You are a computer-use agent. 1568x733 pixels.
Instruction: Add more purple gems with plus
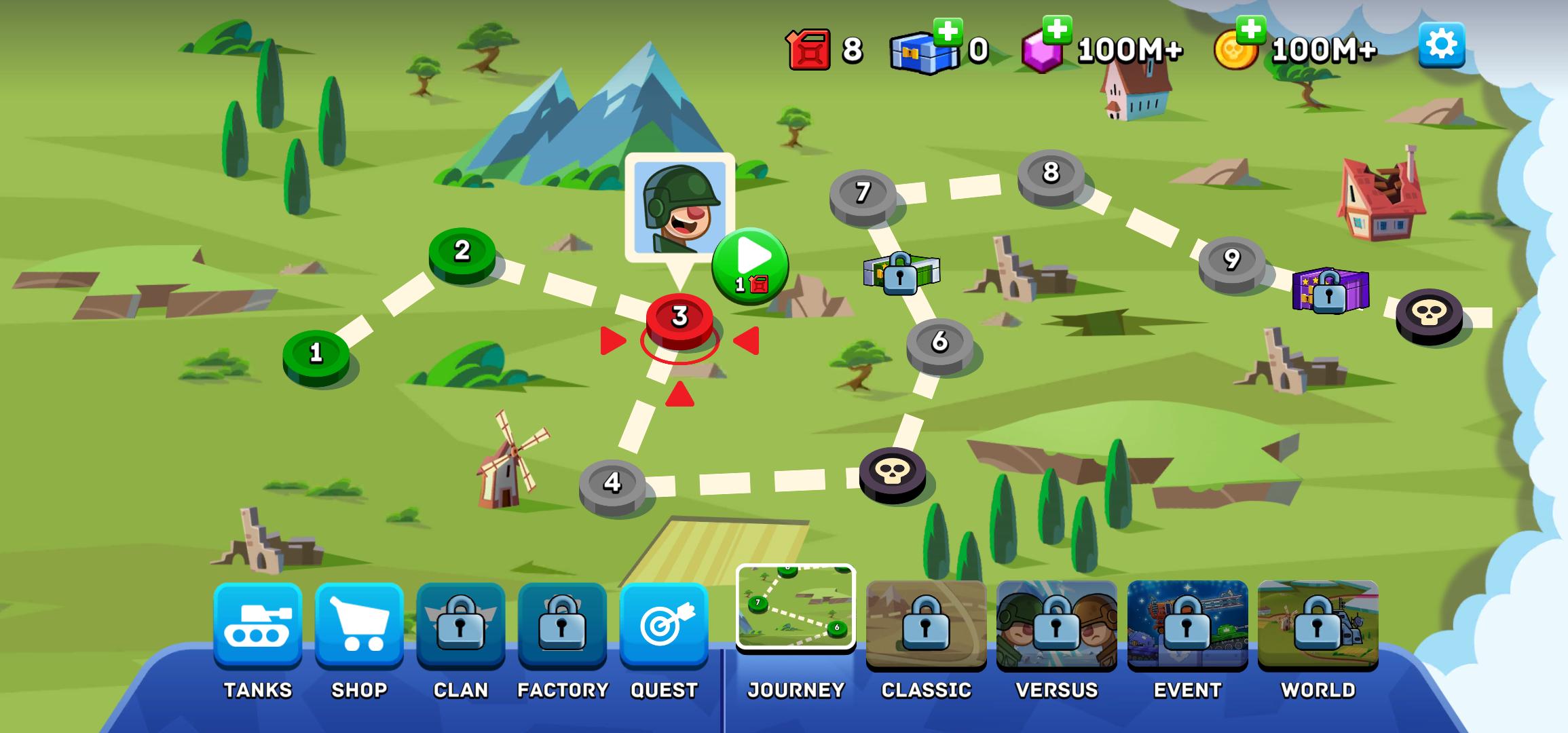click(x=1057, y=29)
